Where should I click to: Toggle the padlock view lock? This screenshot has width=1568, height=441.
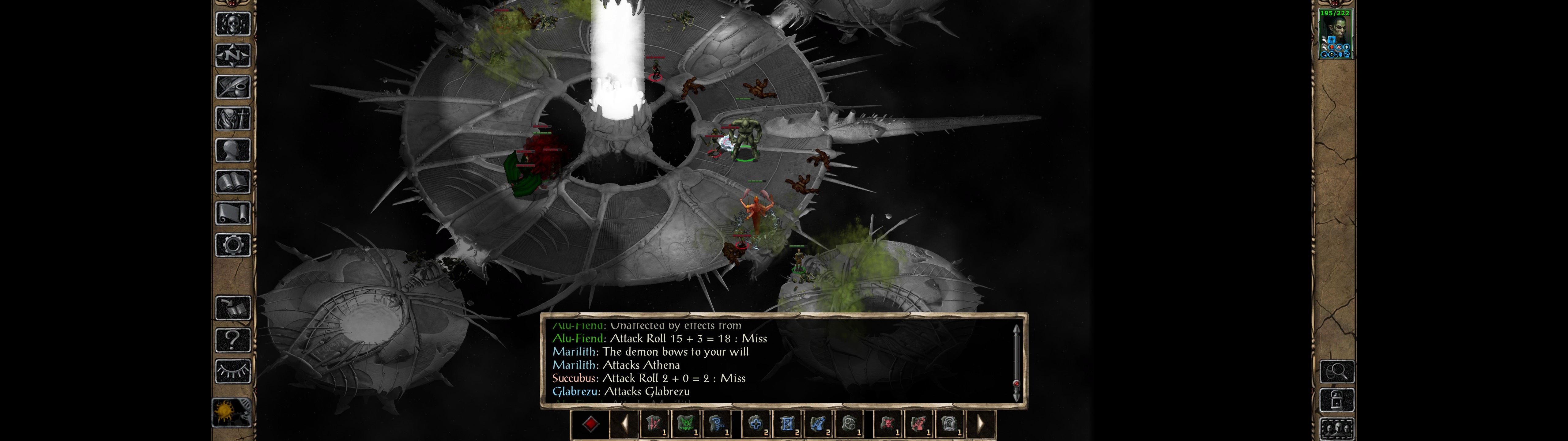tap(1337, 400)
